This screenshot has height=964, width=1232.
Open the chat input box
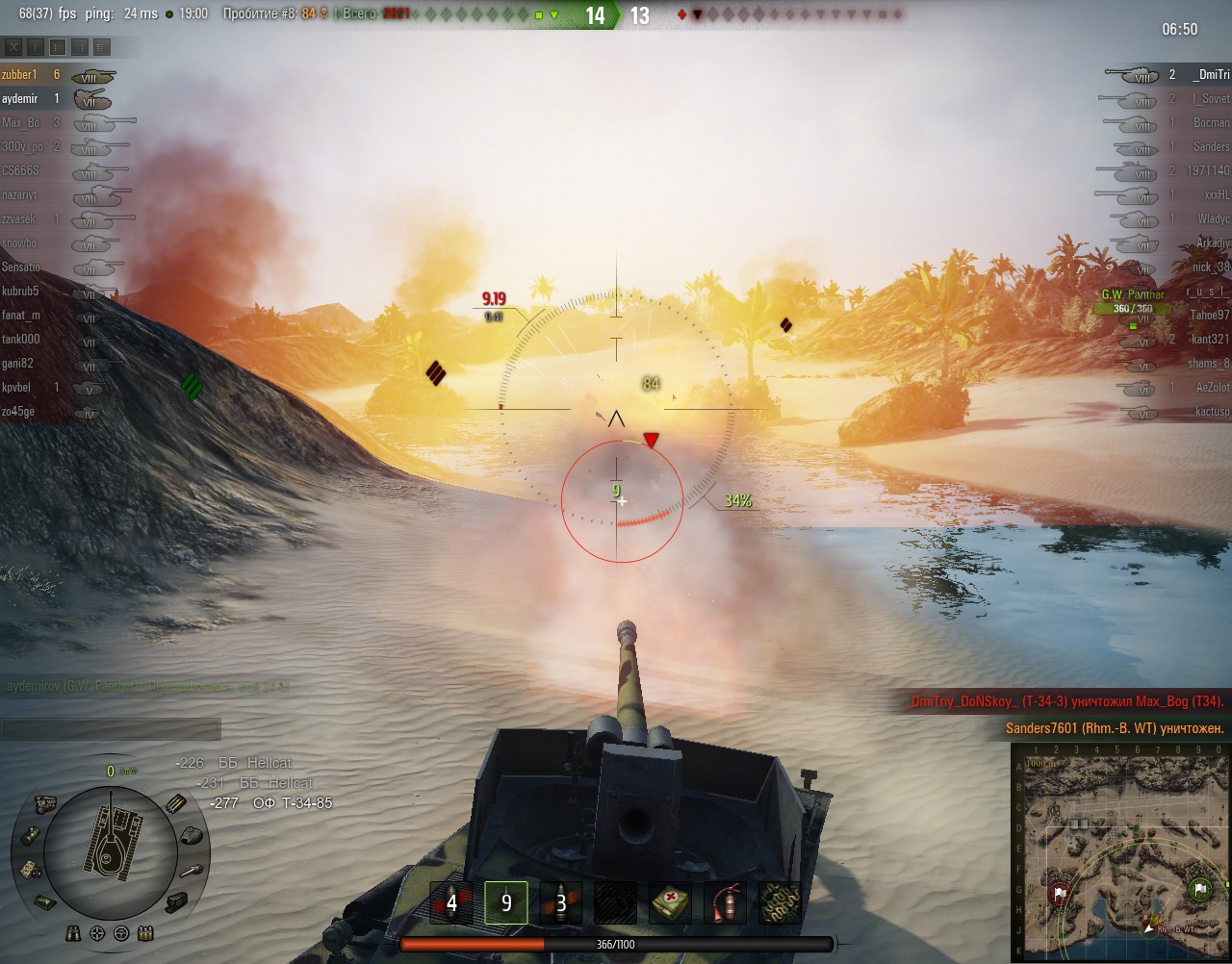pos(111,728)
